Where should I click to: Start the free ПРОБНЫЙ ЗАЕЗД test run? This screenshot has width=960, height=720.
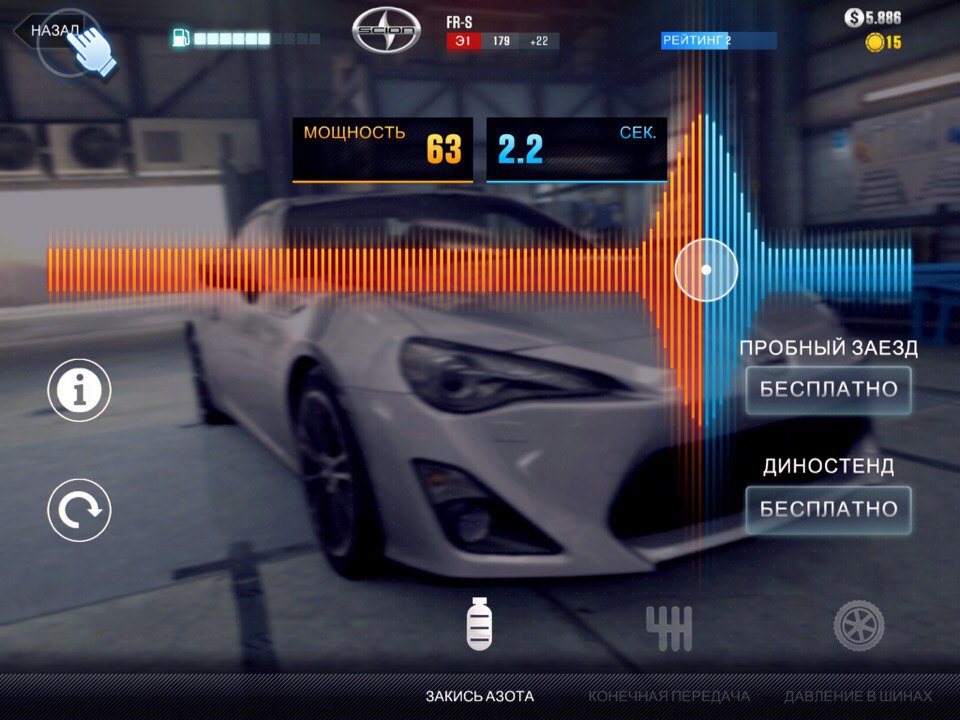point(828,390)
